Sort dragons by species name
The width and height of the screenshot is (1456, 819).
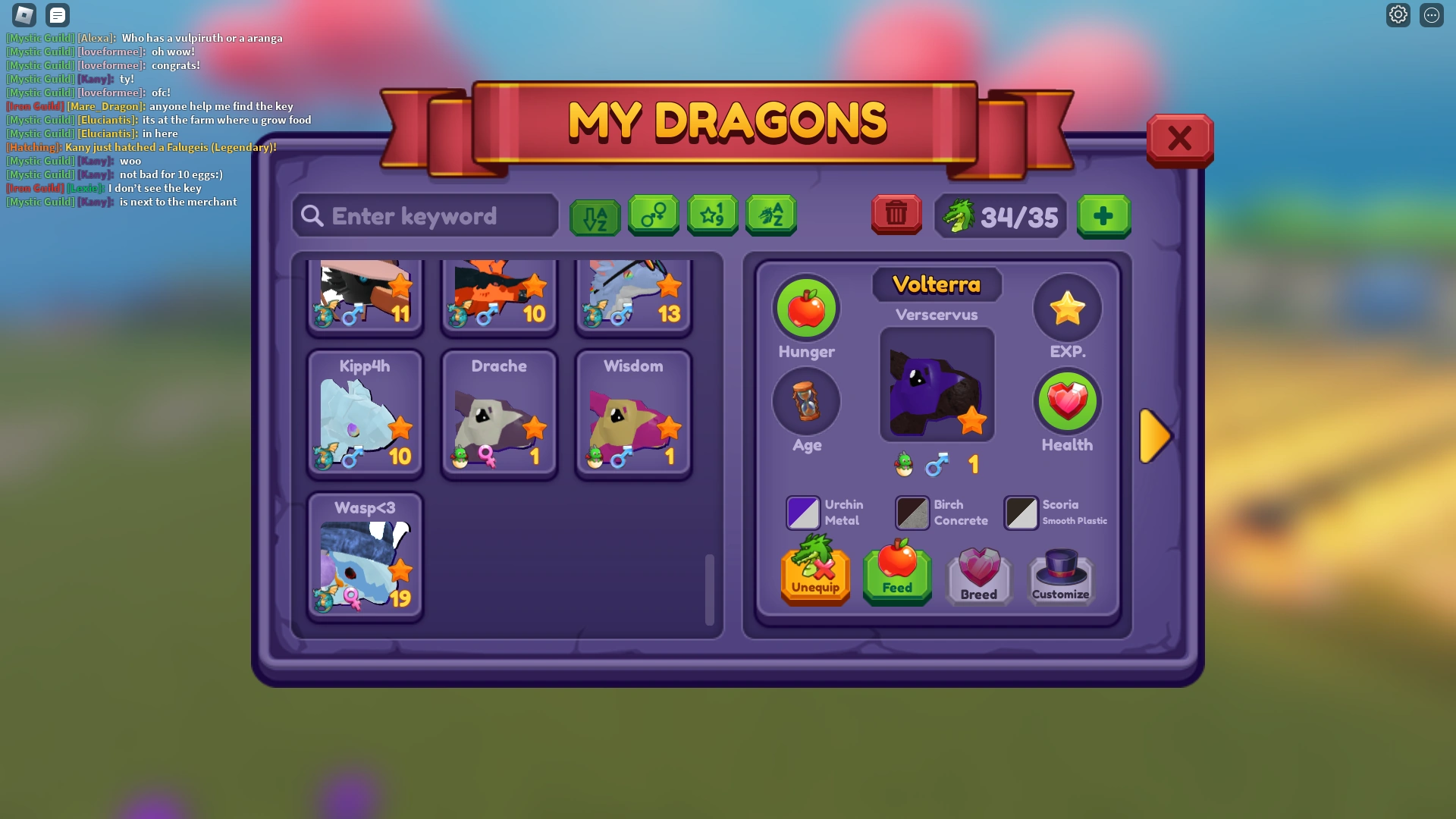click(x=771, y=215)
